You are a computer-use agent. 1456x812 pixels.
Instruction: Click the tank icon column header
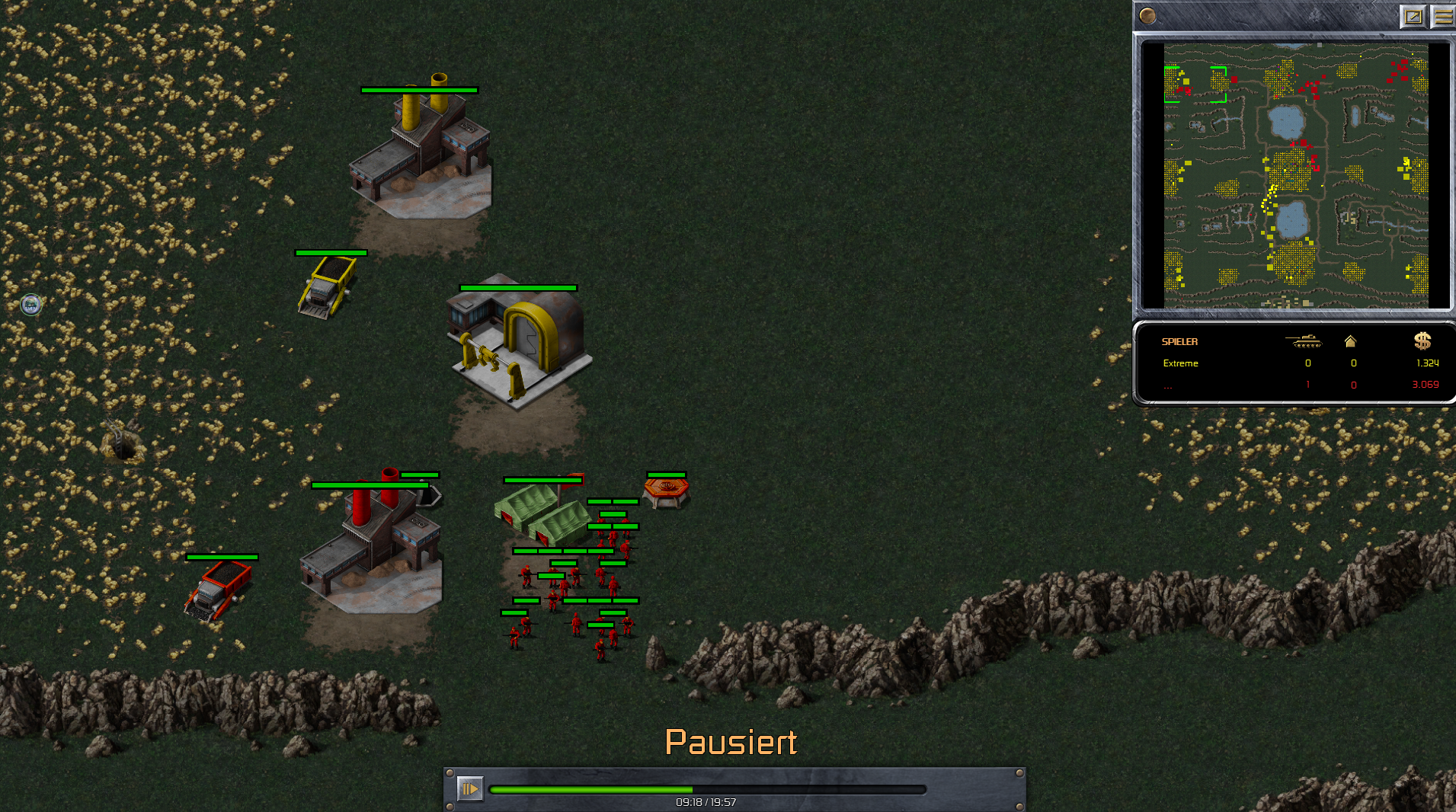(x=1305, y=341)
